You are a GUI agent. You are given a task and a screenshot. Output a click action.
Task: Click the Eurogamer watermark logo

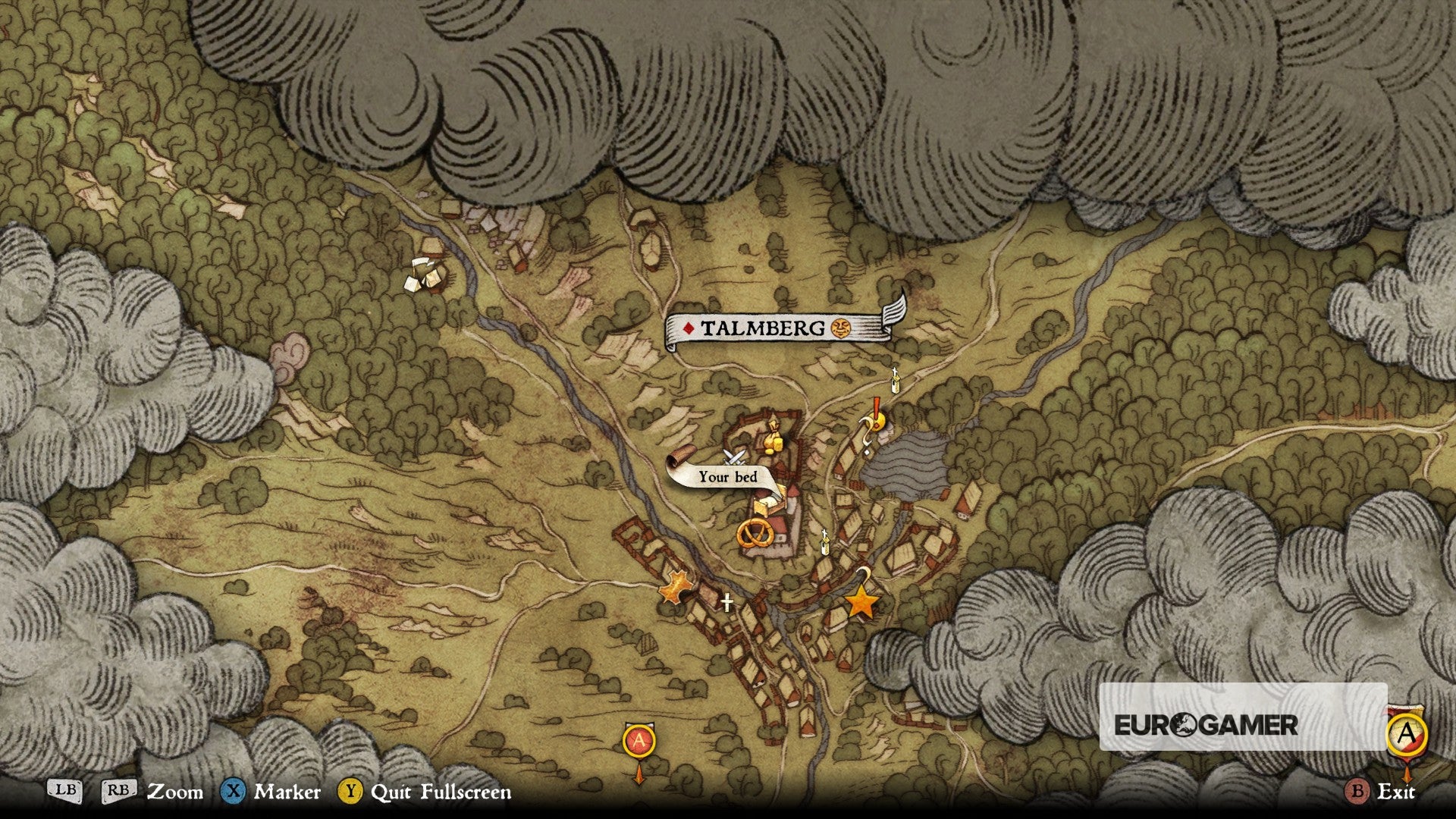pyautogui.click(x=1206, y=725)
